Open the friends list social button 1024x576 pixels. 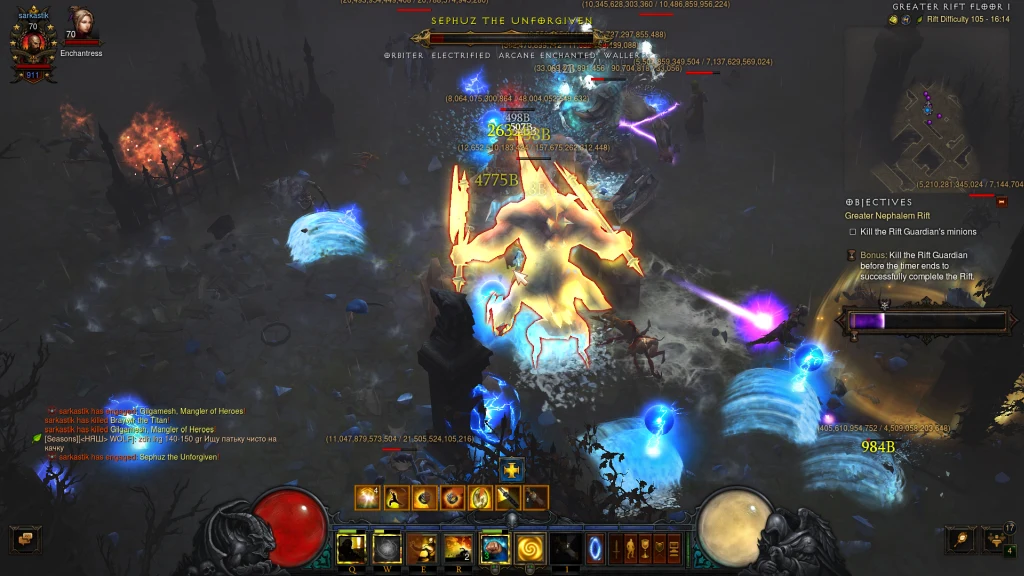(997, 539)
